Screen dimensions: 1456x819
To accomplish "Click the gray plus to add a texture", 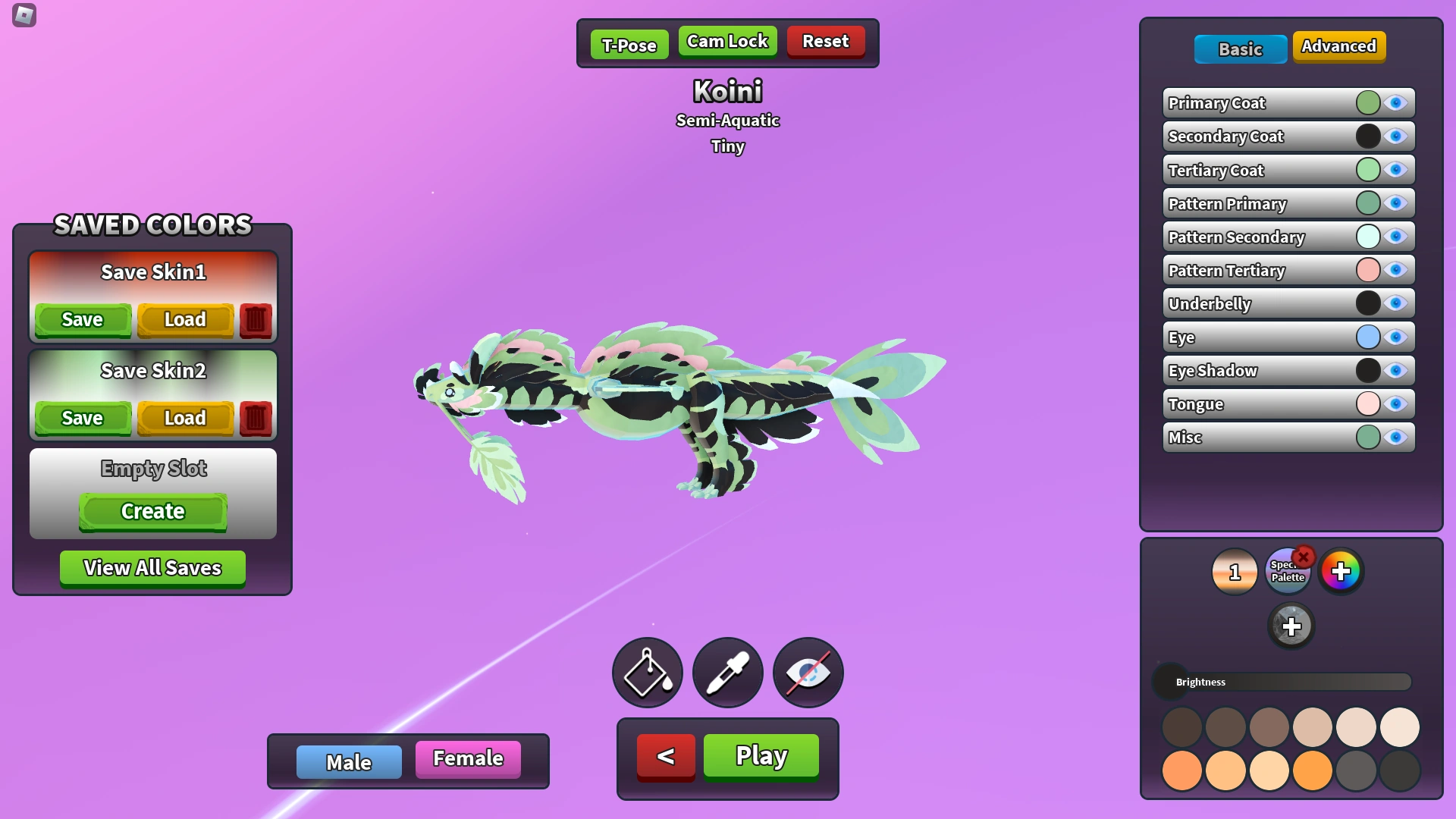I will (1291, 626).
